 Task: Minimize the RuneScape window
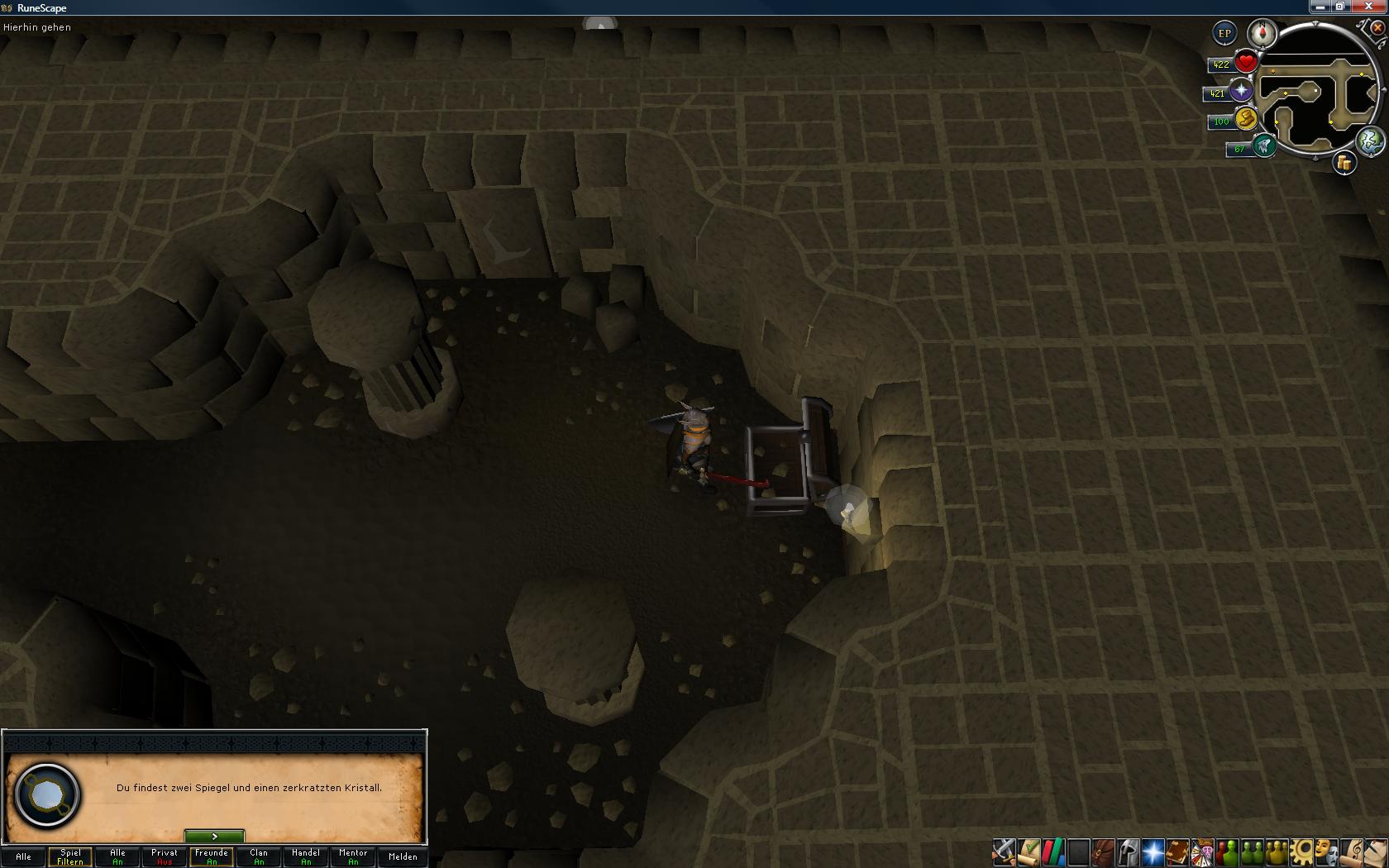pyautogui.click(x=1320, y=7)
